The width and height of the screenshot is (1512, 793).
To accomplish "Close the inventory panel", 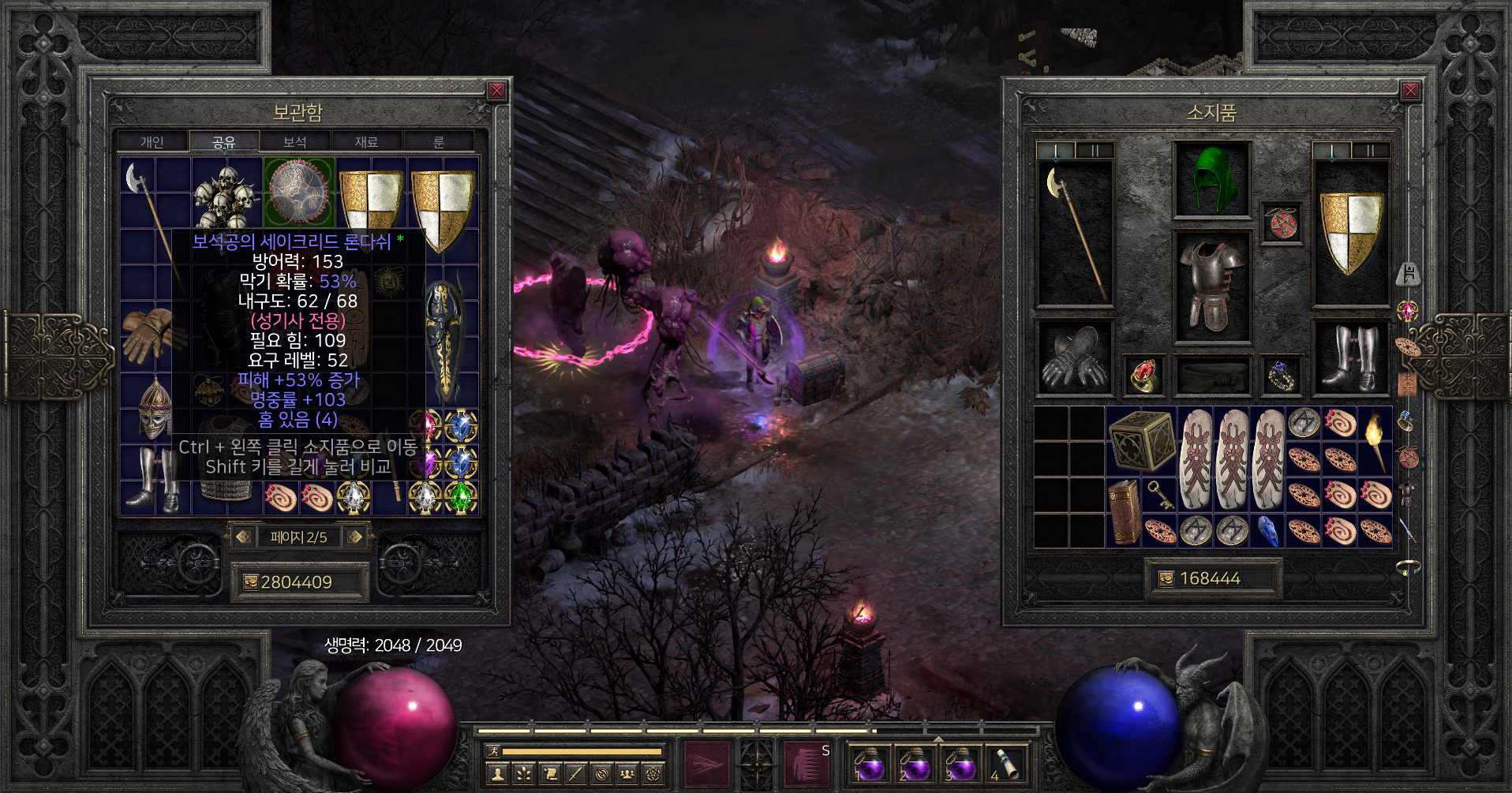I will [x=1409, y=91].
